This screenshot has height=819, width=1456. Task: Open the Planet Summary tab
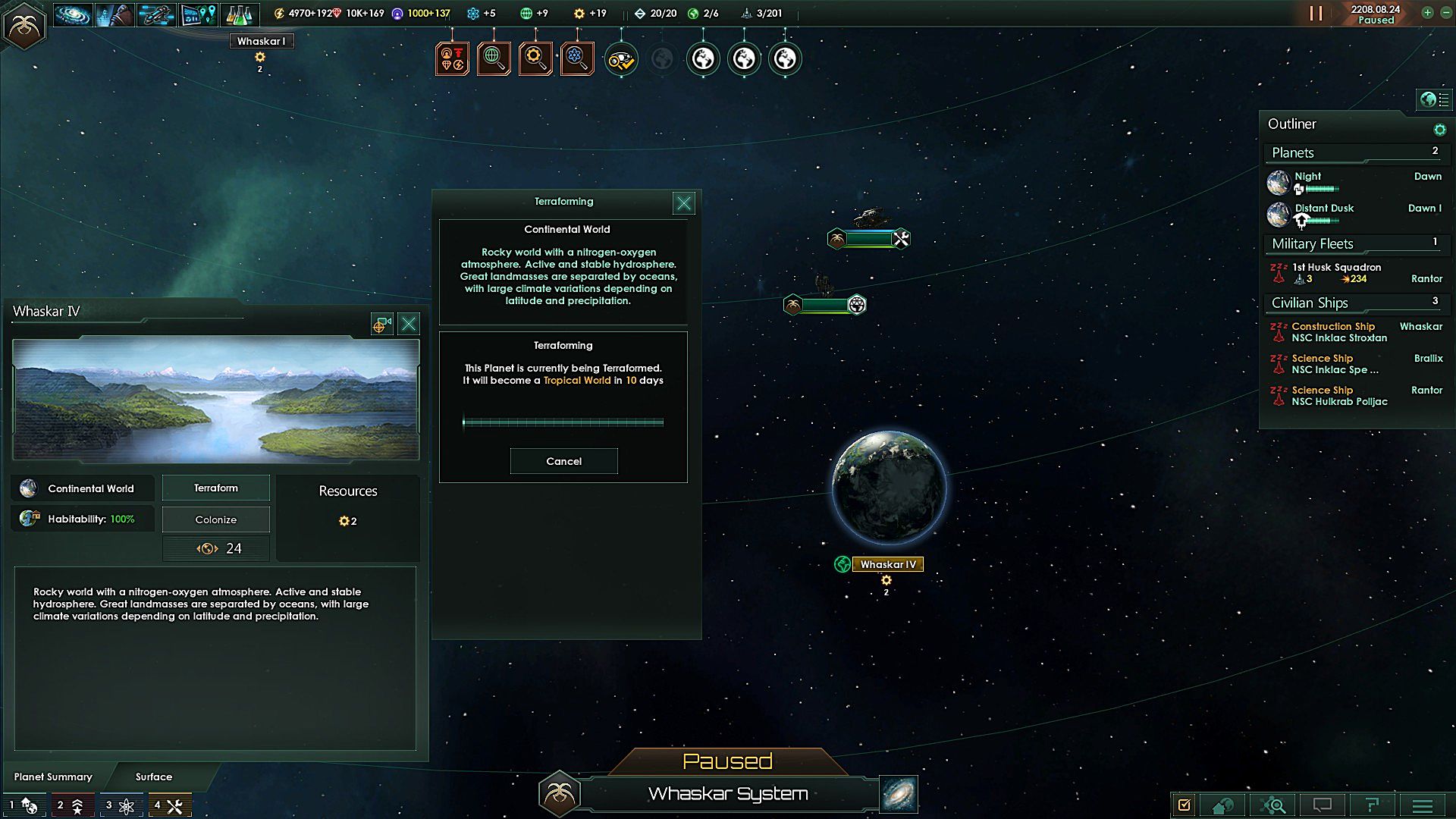[x=53, y=777]
